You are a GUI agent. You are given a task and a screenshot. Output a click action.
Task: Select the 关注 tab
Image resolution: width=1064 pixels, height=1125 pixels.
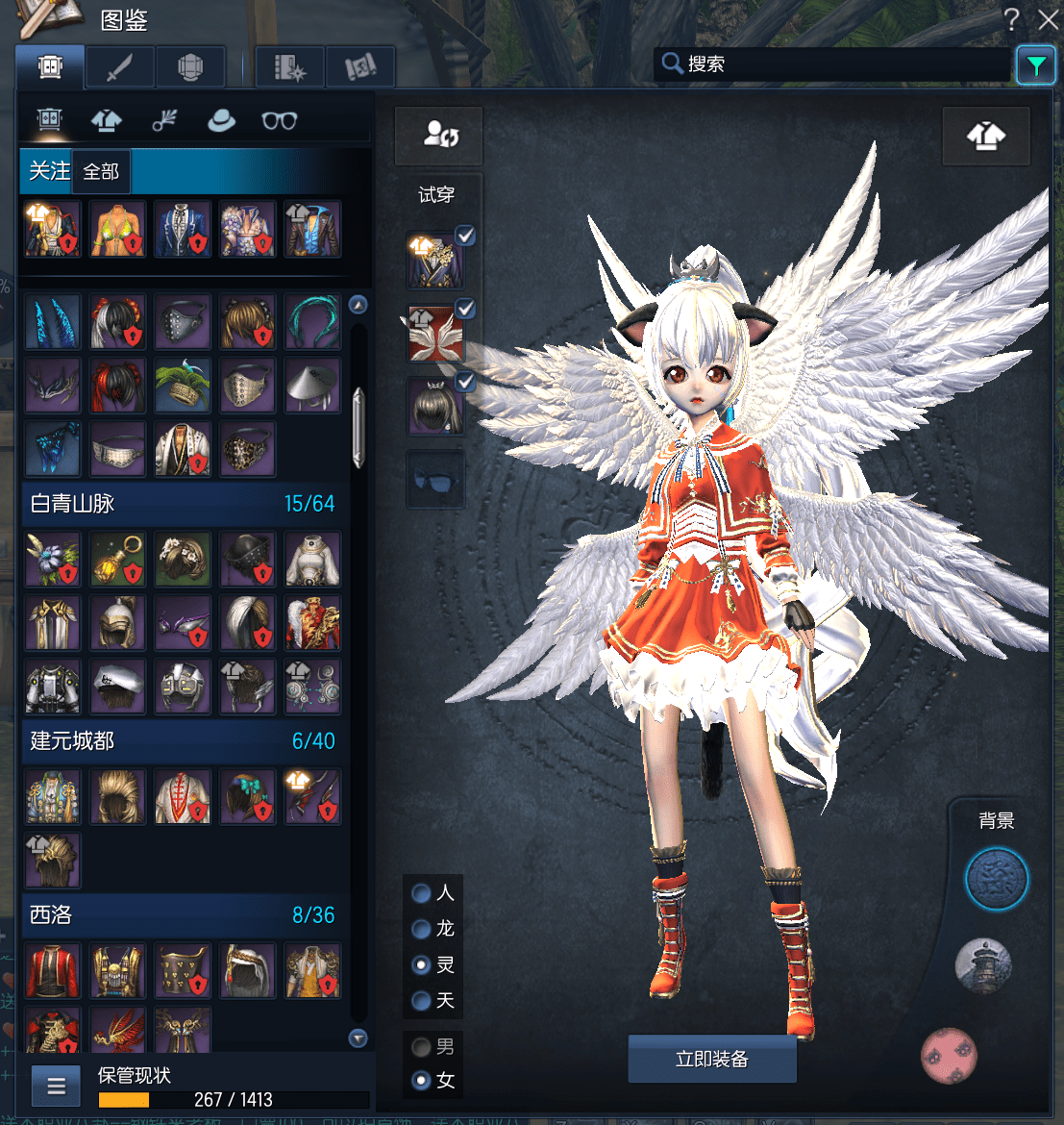48,172
